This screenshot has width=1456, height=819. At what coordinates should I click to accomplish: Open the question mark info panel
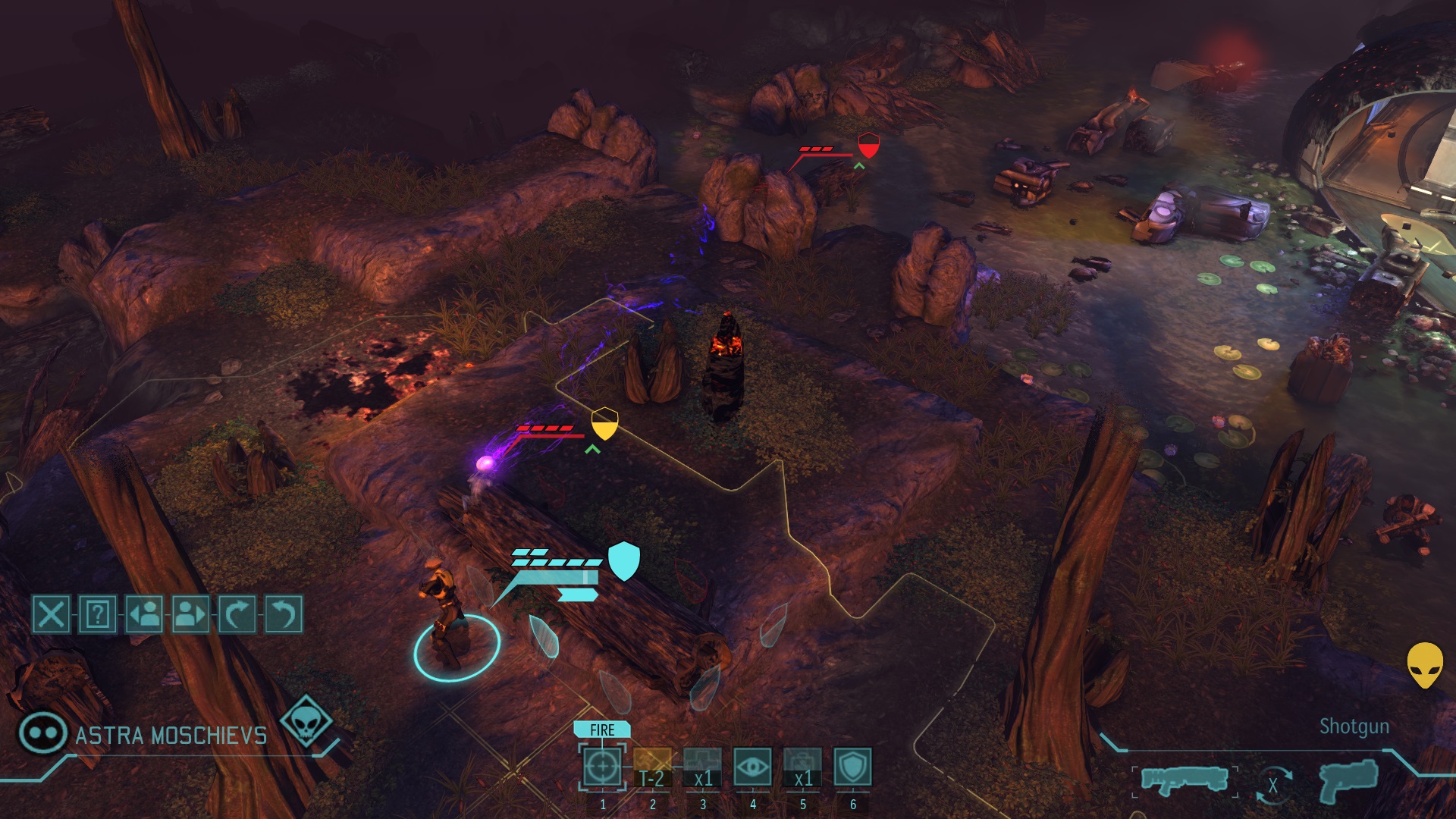point(98,613)
